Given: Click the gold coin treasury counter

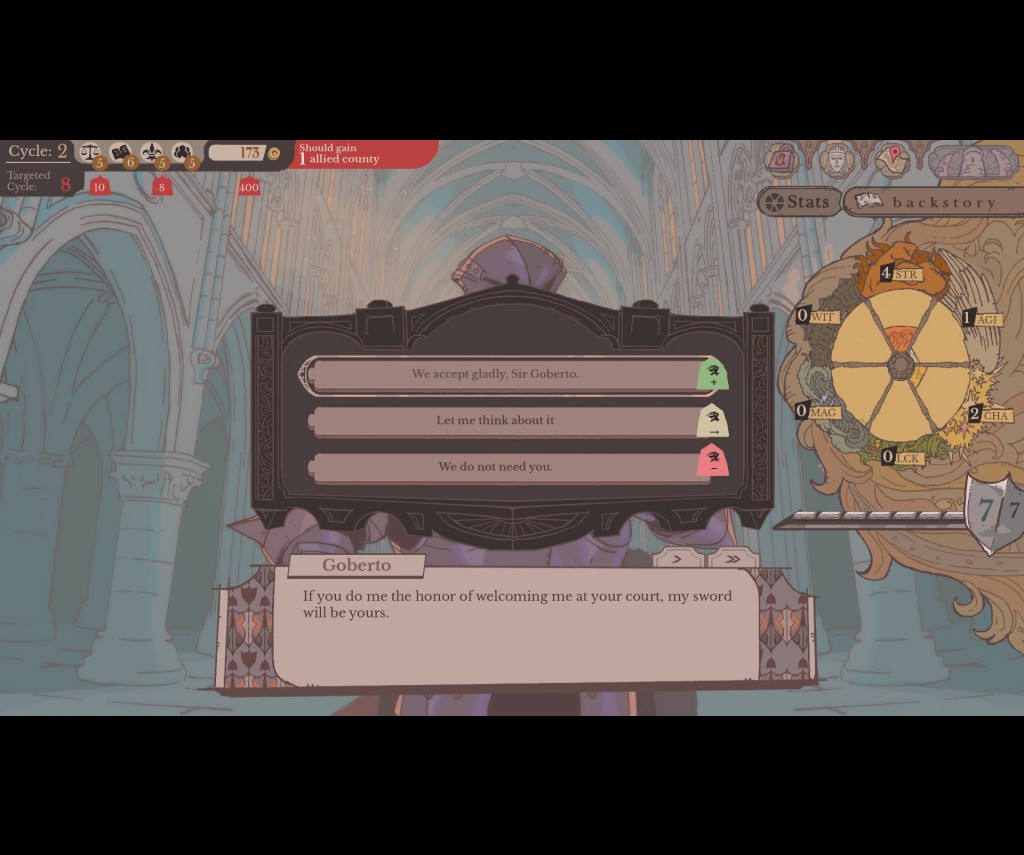Looking at the screenshot, I should point(245,153).
